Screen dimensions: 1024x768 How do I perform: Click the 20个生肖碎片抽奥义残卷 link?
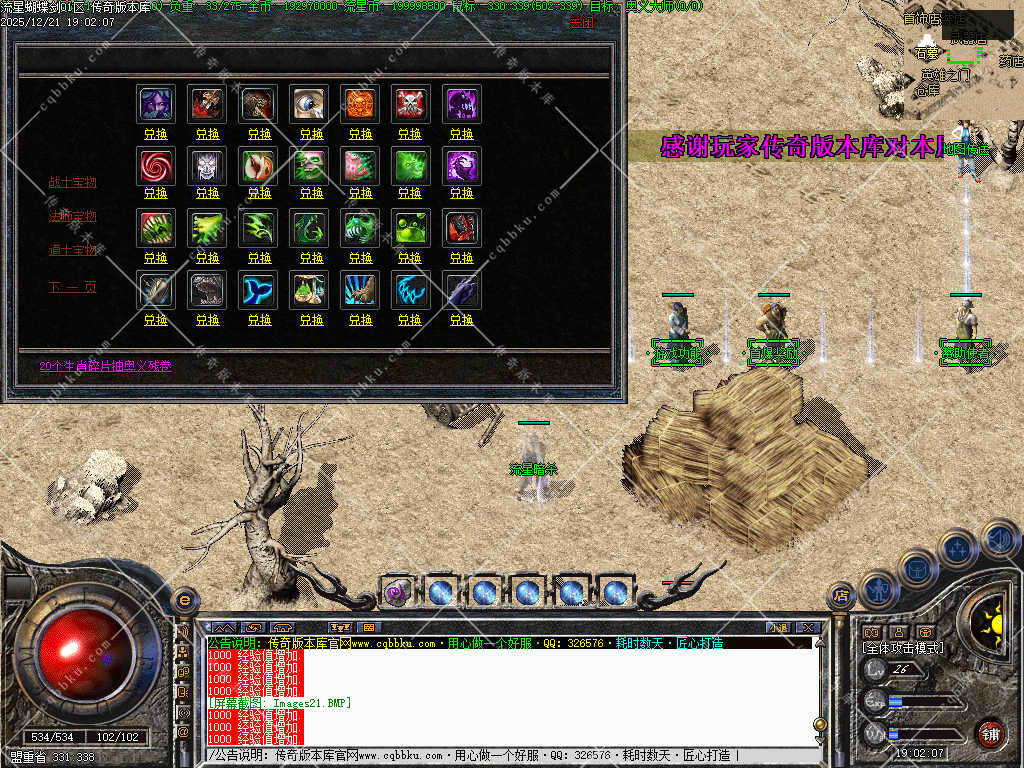point(105,366)
